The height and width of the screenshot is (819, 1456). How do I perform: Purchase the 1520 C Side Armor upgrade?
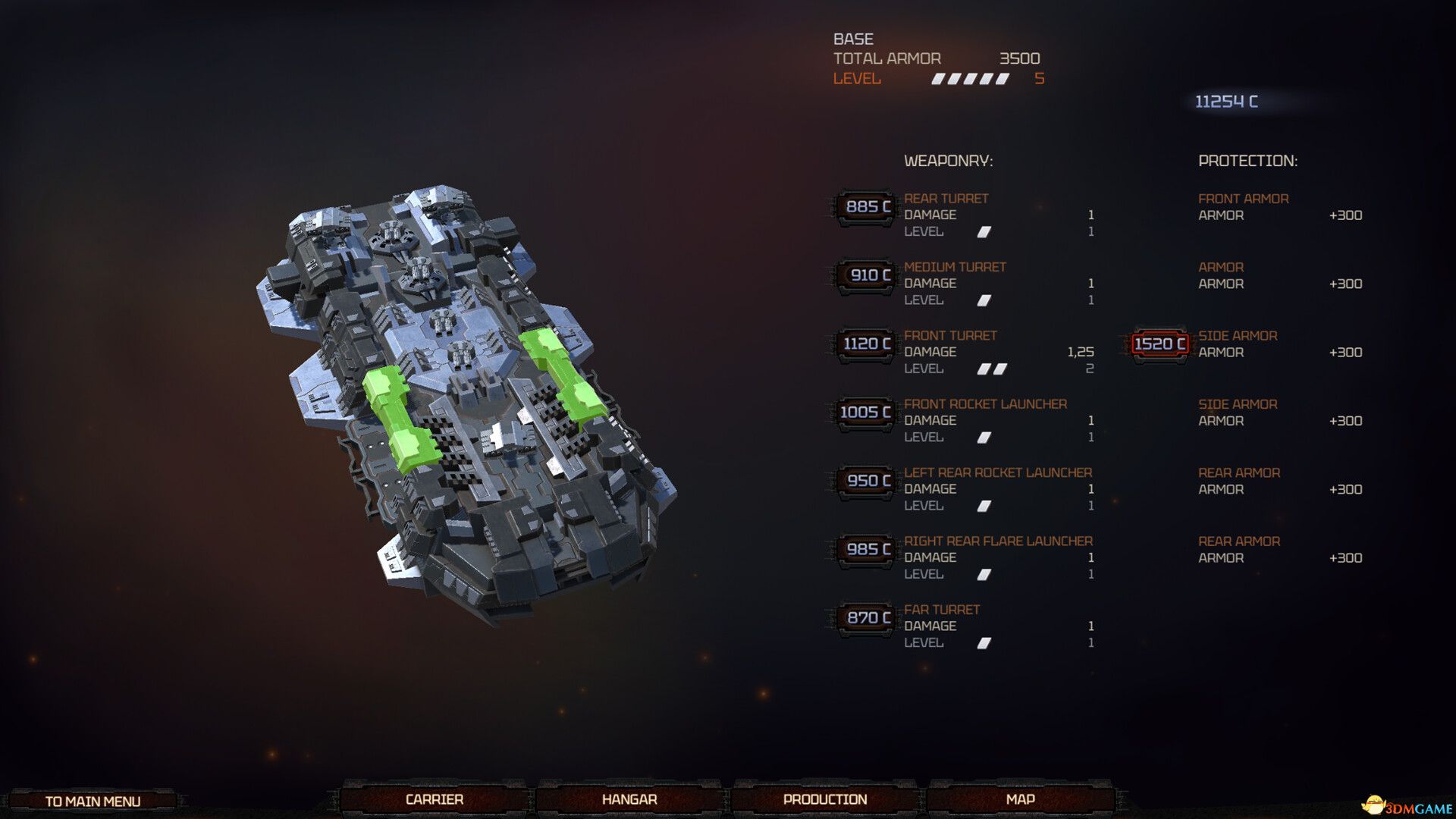pyautogui.click(x=1159, y=344)
